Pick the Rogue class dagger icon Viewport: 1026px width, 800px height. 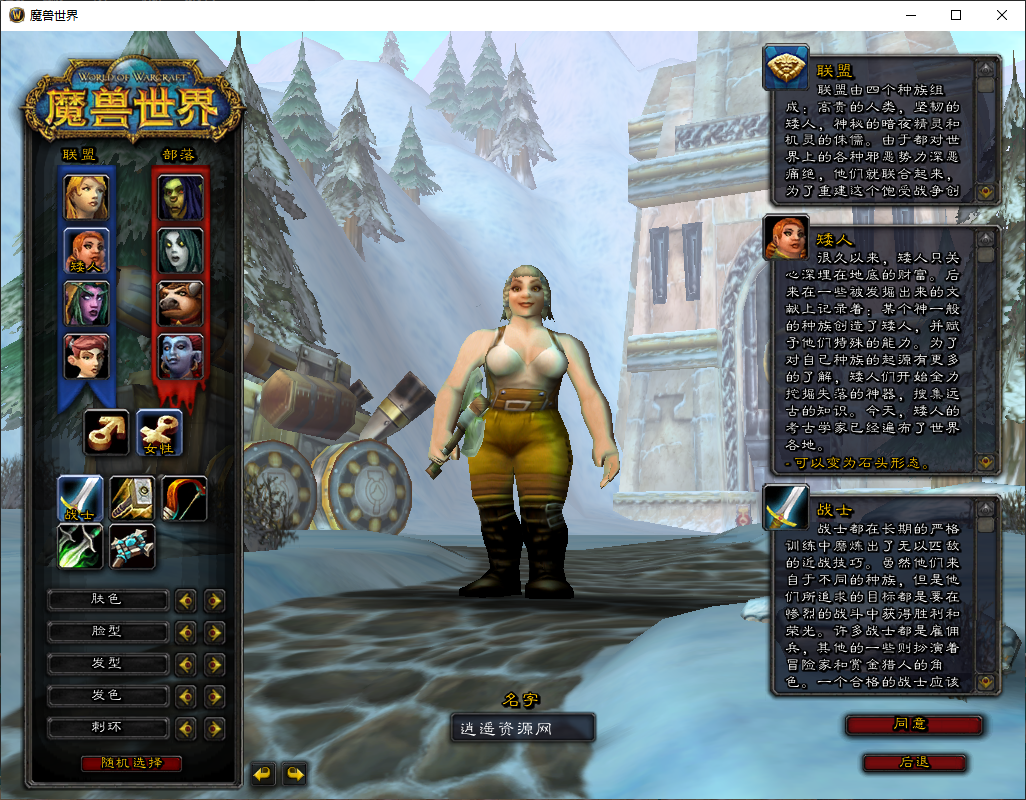(x=81, y=546)
